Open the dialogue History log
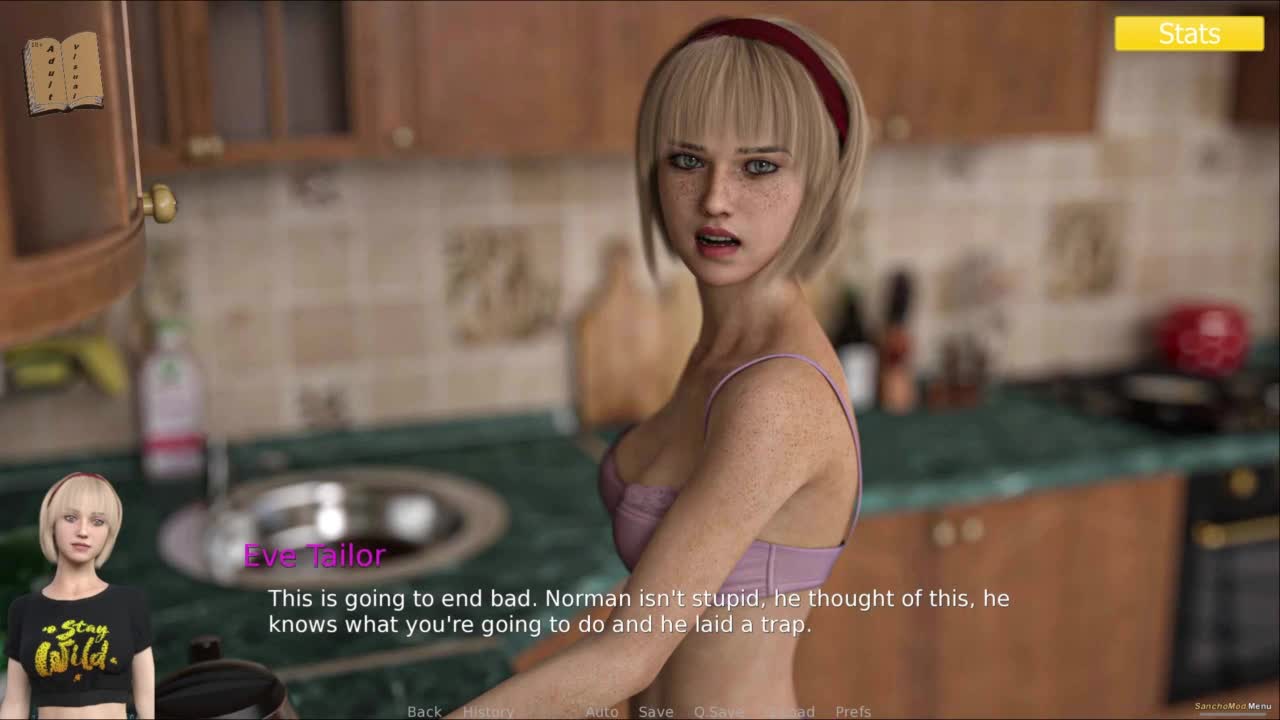Viewport: 1280px width, 720px height. point(488,711)
